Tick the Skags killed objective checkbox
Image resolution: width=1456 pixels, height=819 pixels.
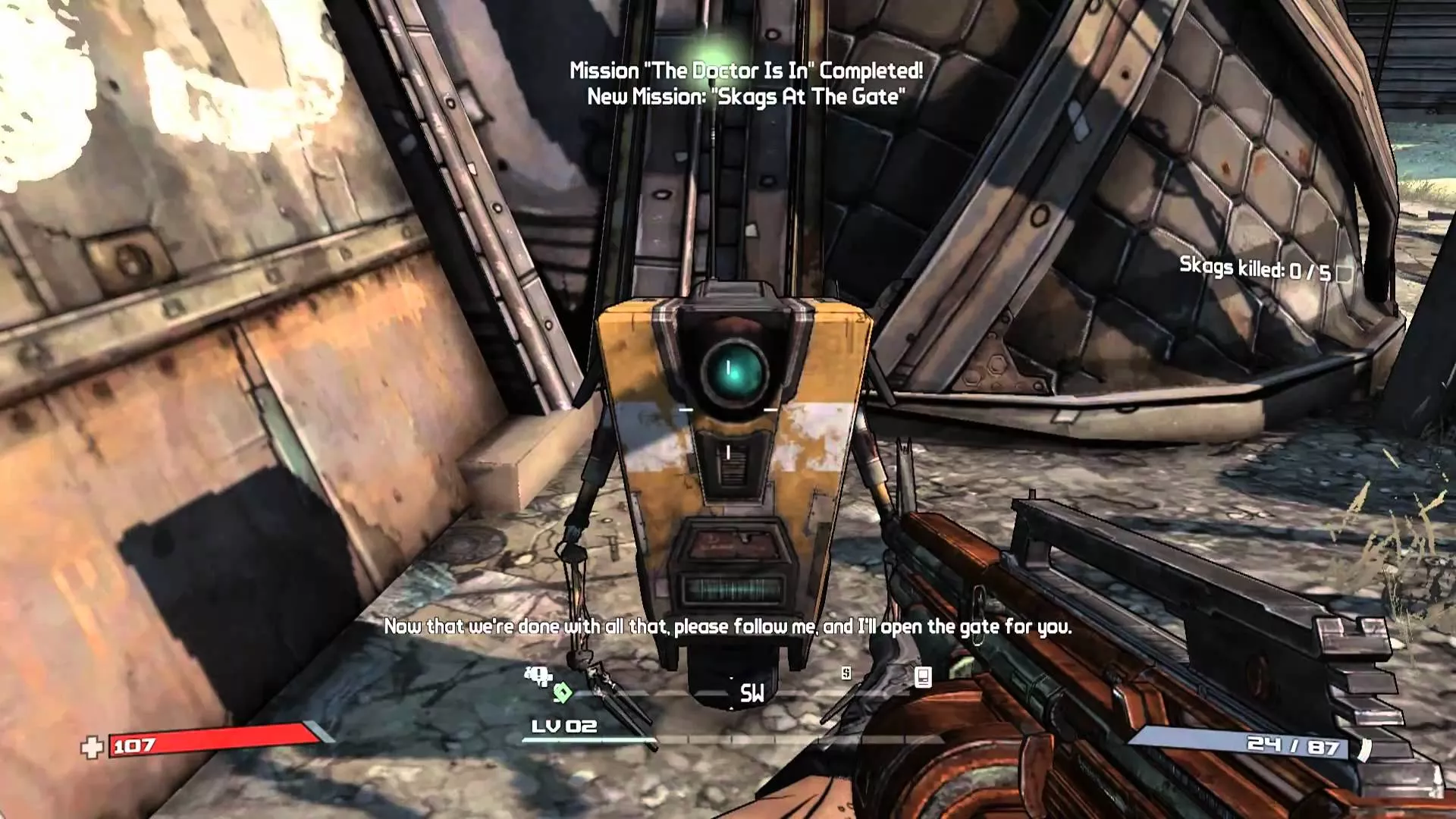click(x=1345, y=272)
